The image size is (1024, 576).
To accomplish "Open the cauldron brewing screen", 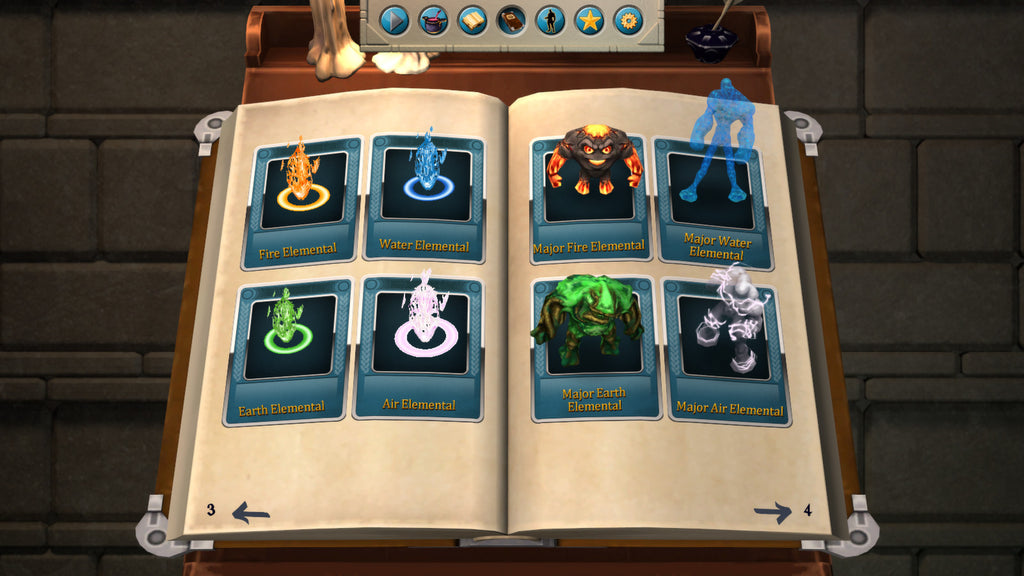I will [x=433, y=20].
